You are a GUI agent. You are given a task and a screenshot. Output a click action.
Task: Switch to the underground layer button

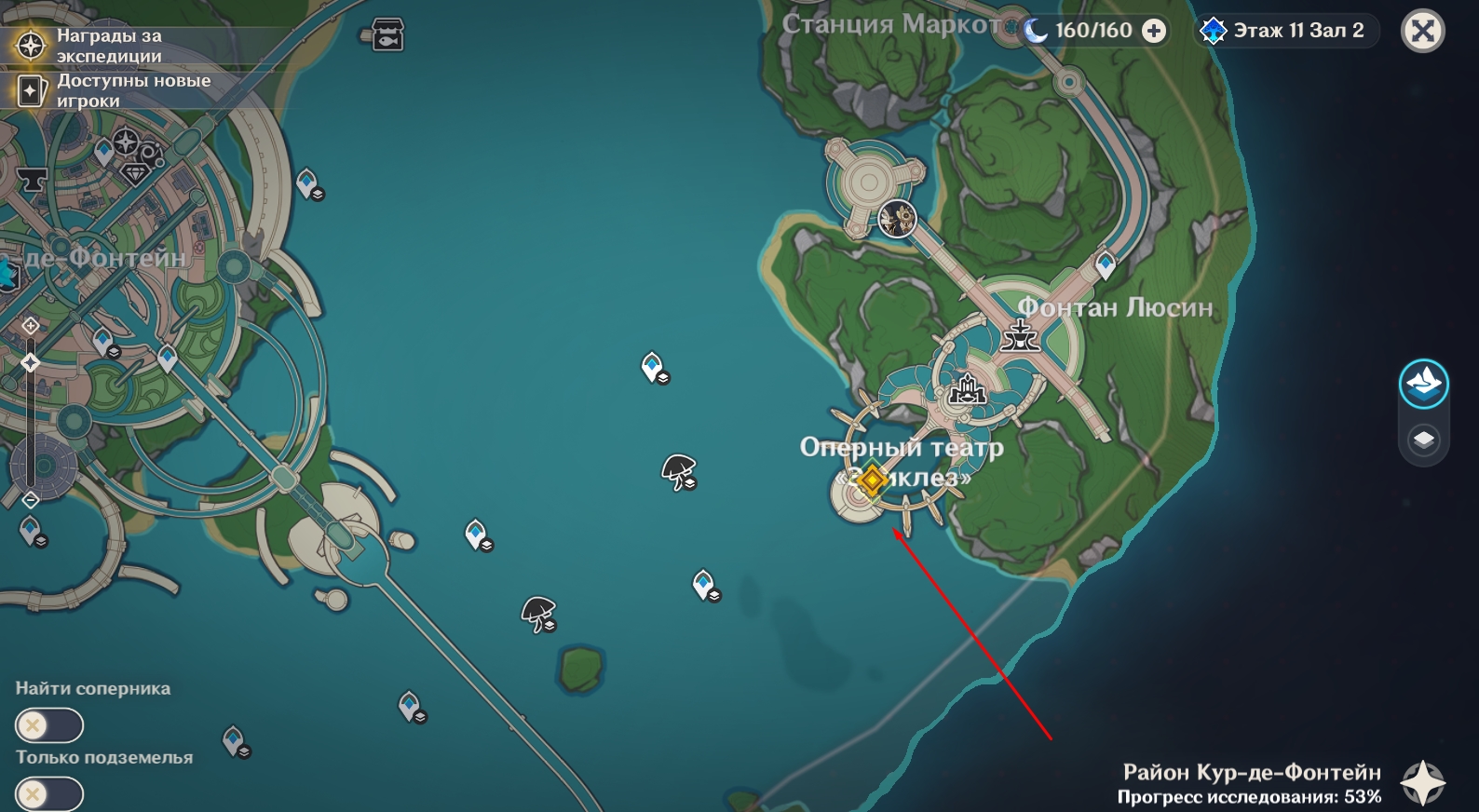tap(1423, 440)
